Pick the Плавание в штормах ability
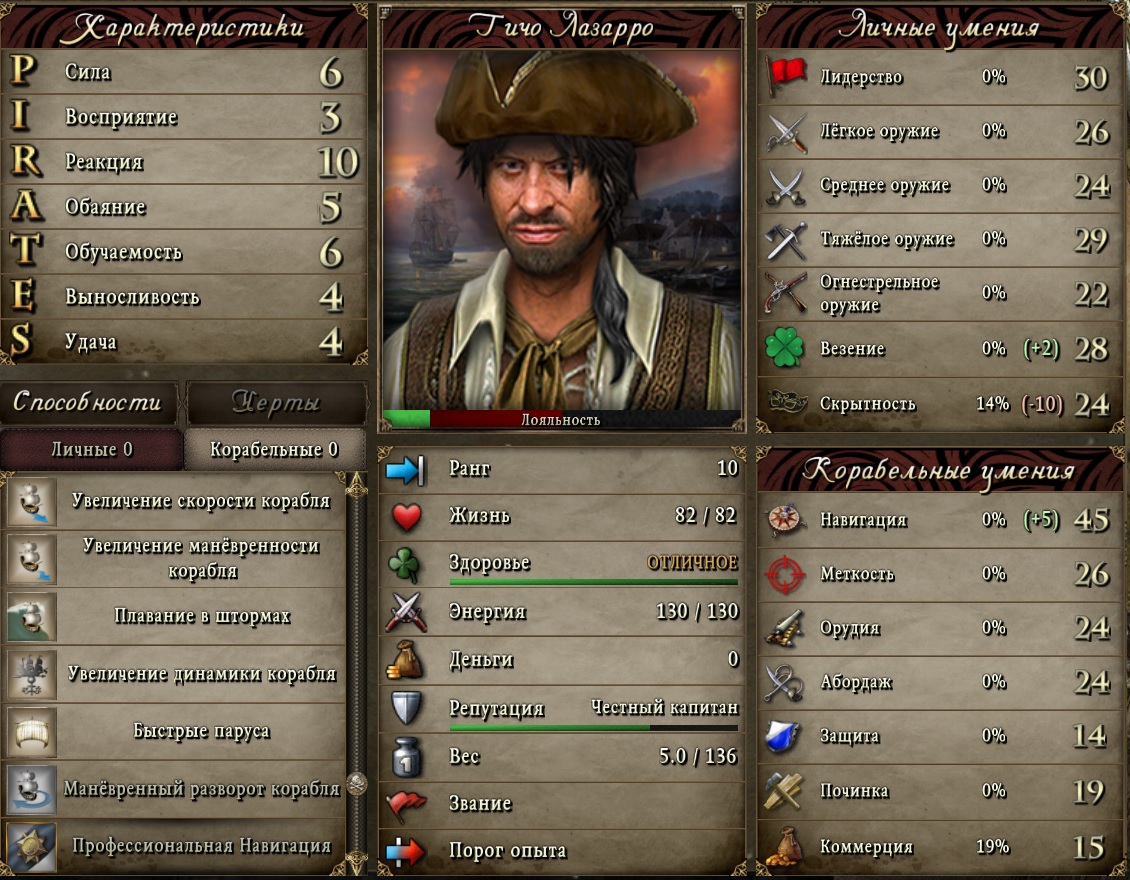 pos(200,616)
